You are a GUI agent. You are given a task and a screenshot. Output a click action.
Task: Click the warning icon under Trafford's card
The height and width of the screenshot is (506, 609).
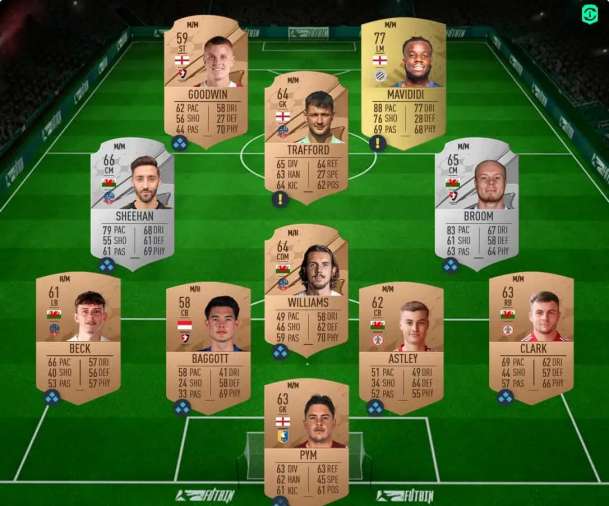(281, 199)
